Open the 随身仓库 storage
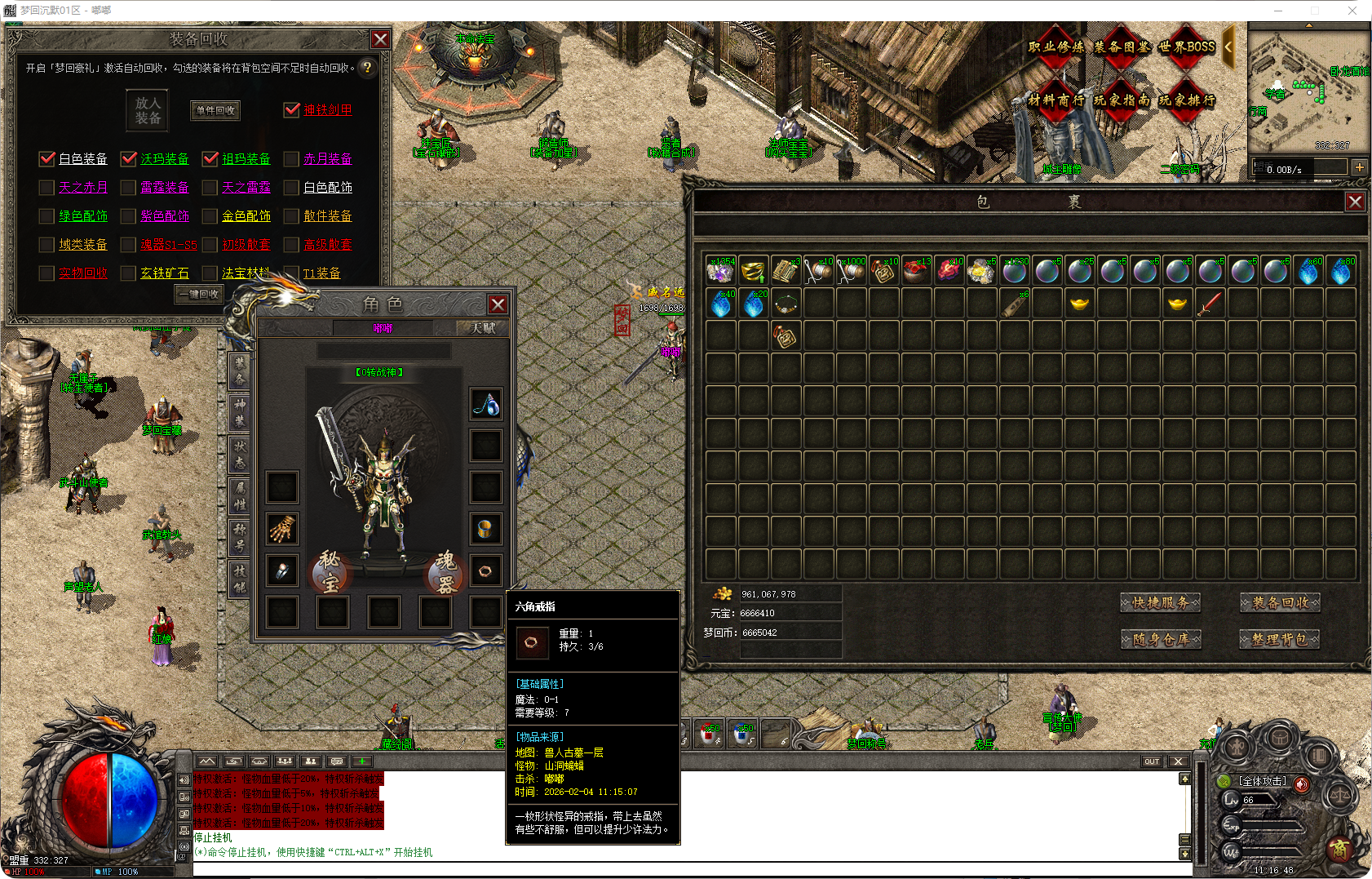This screenshot has height=879, width=1372. pyautogui.click(x=1160, y=639)
